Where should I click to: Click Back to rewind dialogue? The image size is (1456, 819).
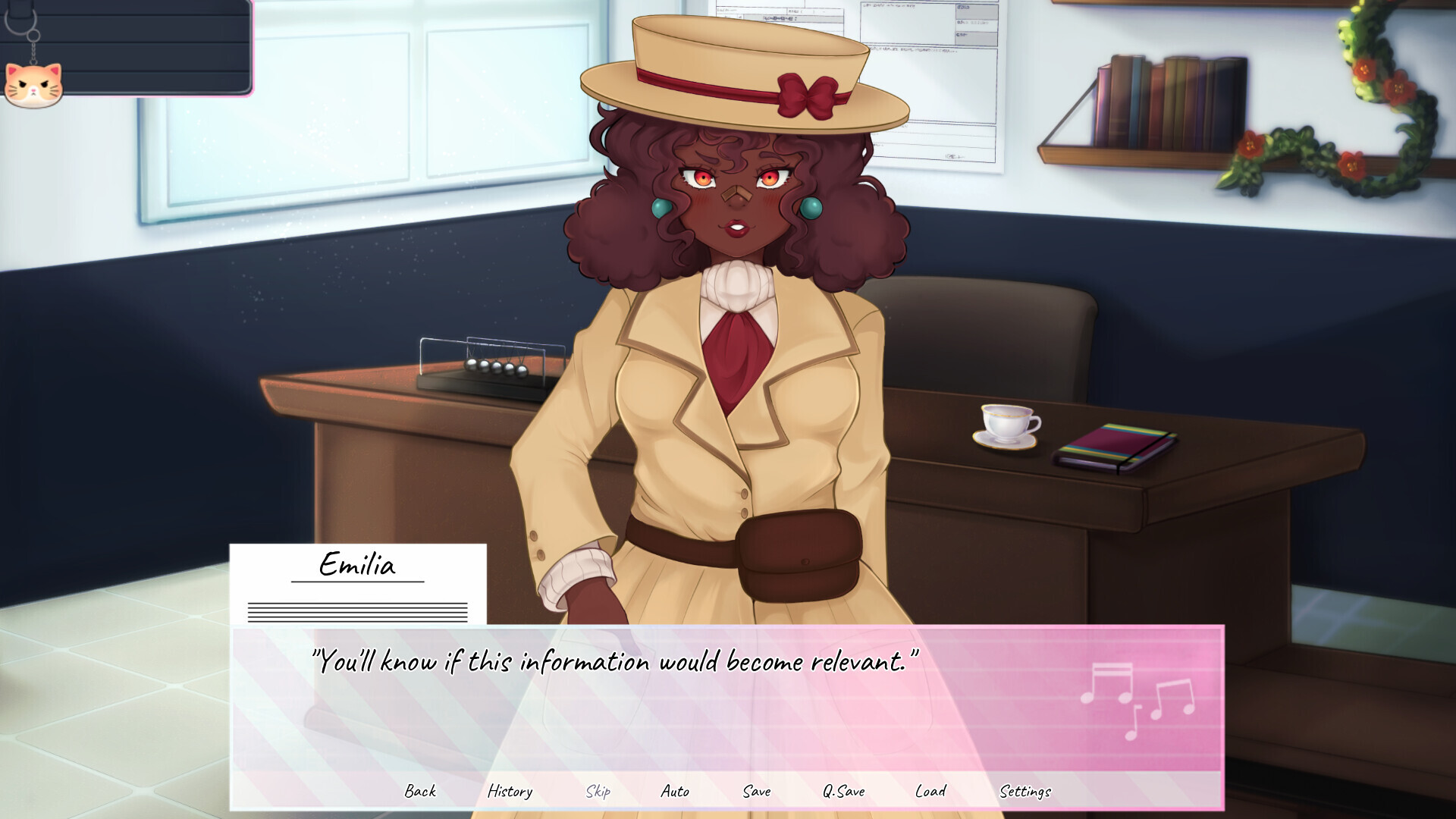(x=421, y=791)
